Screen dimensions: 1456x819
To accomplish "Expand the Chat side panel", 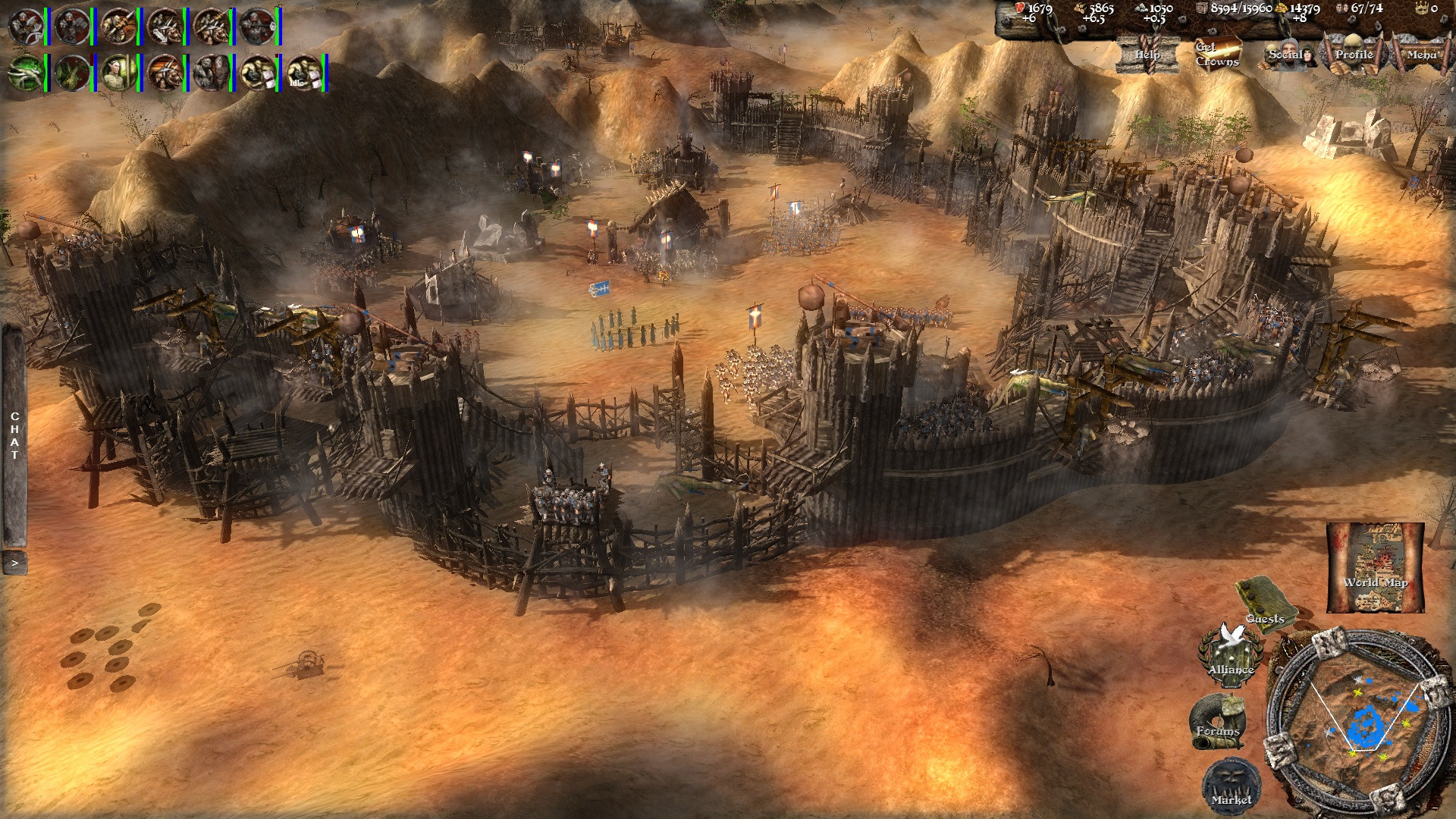I will [x=14, y=436].
